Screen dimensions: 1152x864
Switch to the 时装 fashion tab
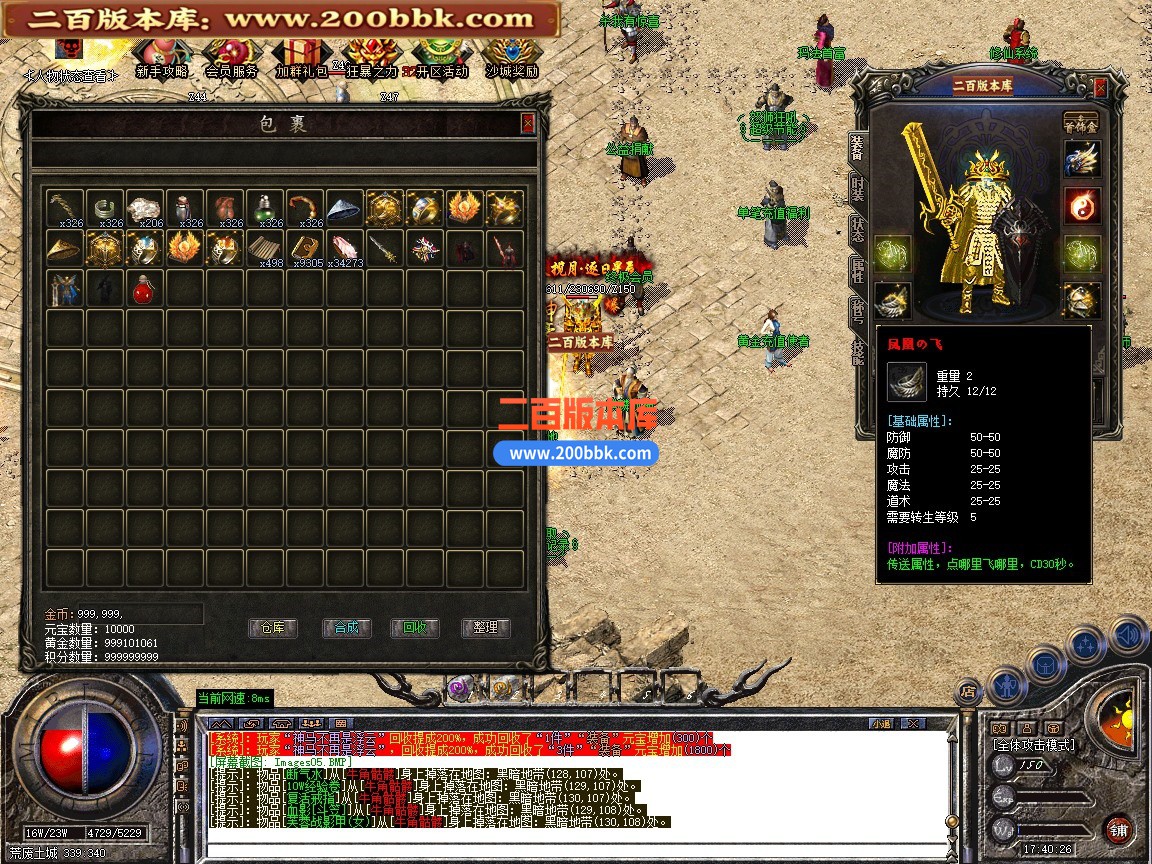tap(858, 187)
